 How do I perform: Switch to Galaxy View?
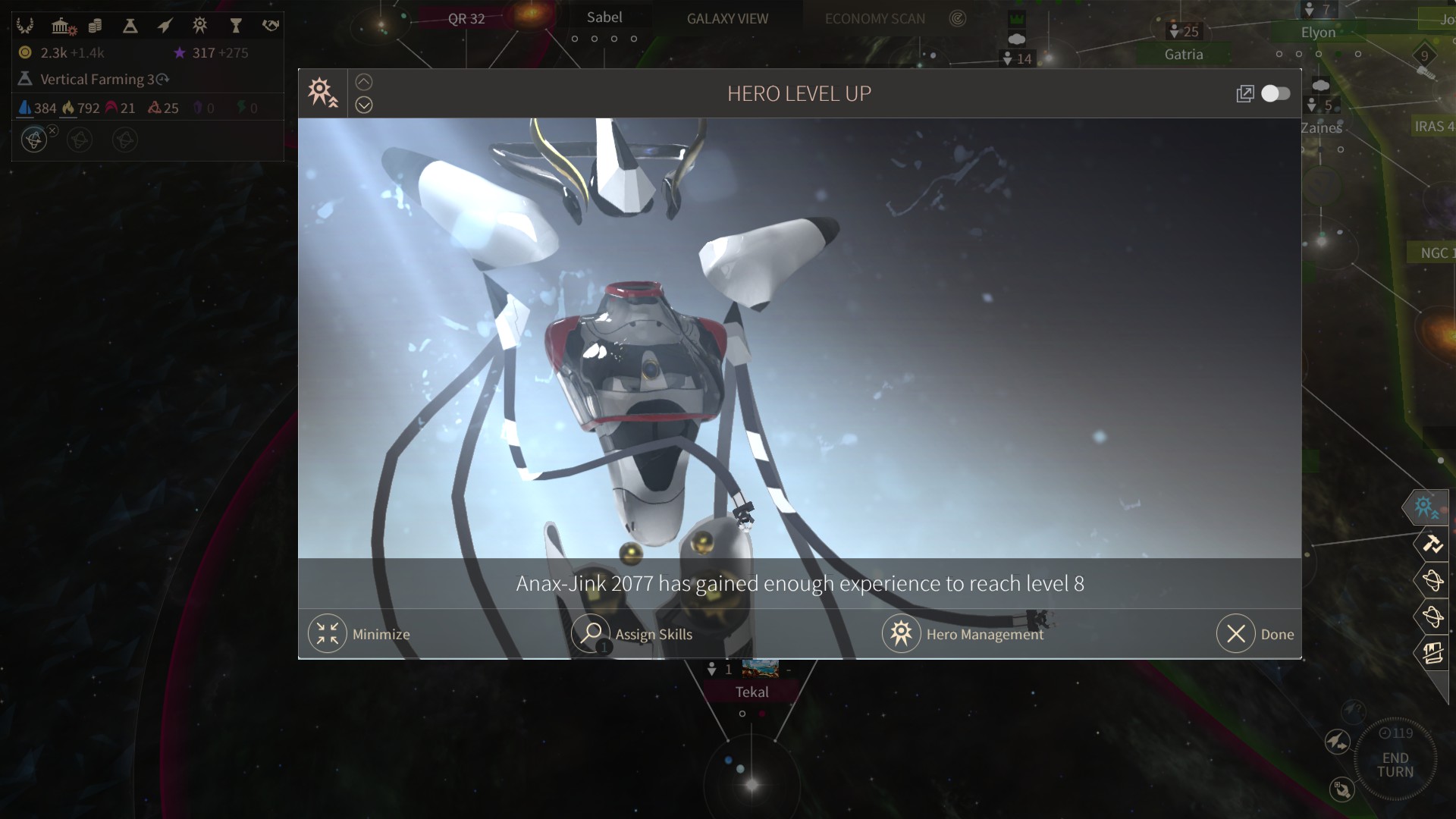tap(727, 19)
